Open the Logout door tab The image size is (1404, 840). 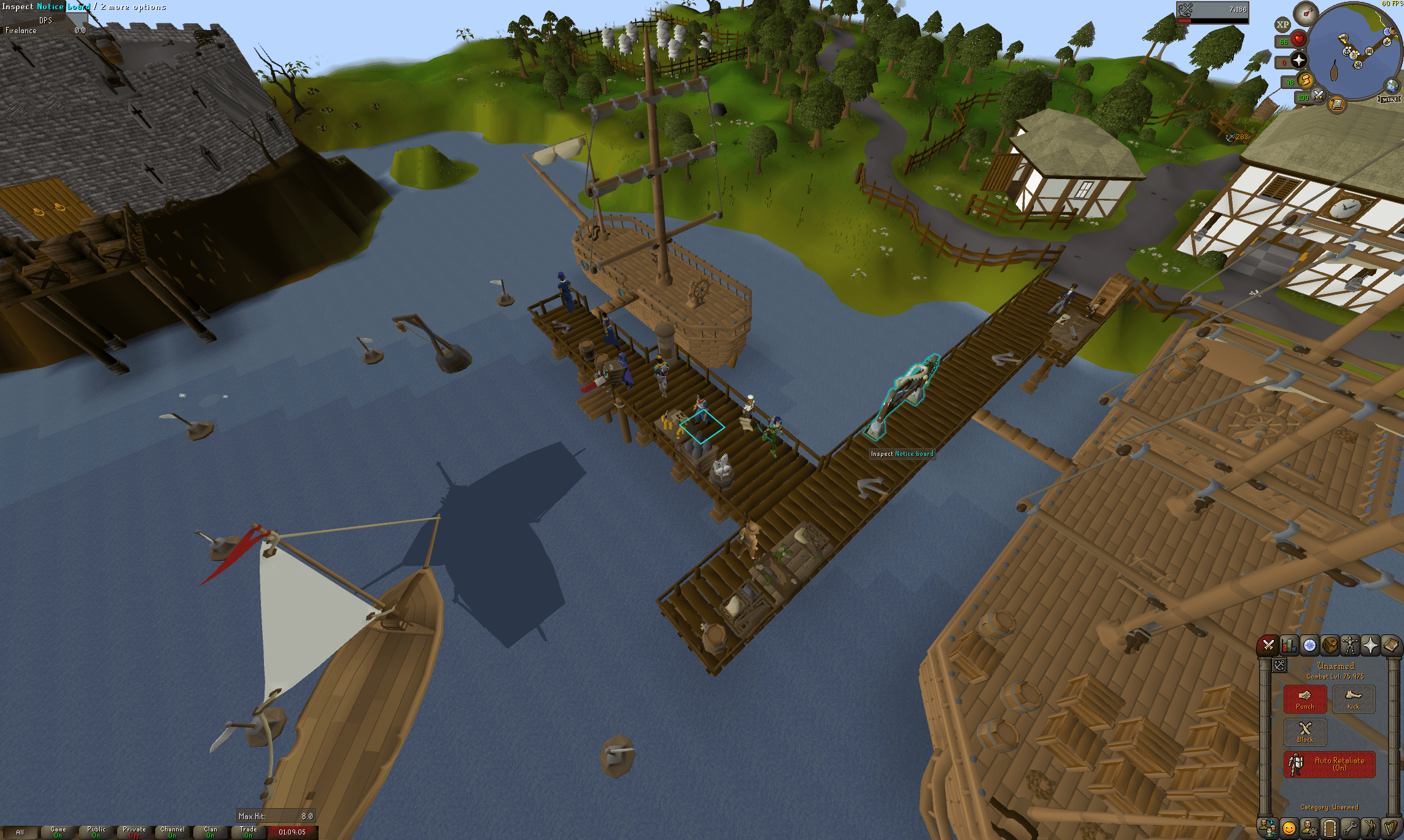[x=1330, y=828]
